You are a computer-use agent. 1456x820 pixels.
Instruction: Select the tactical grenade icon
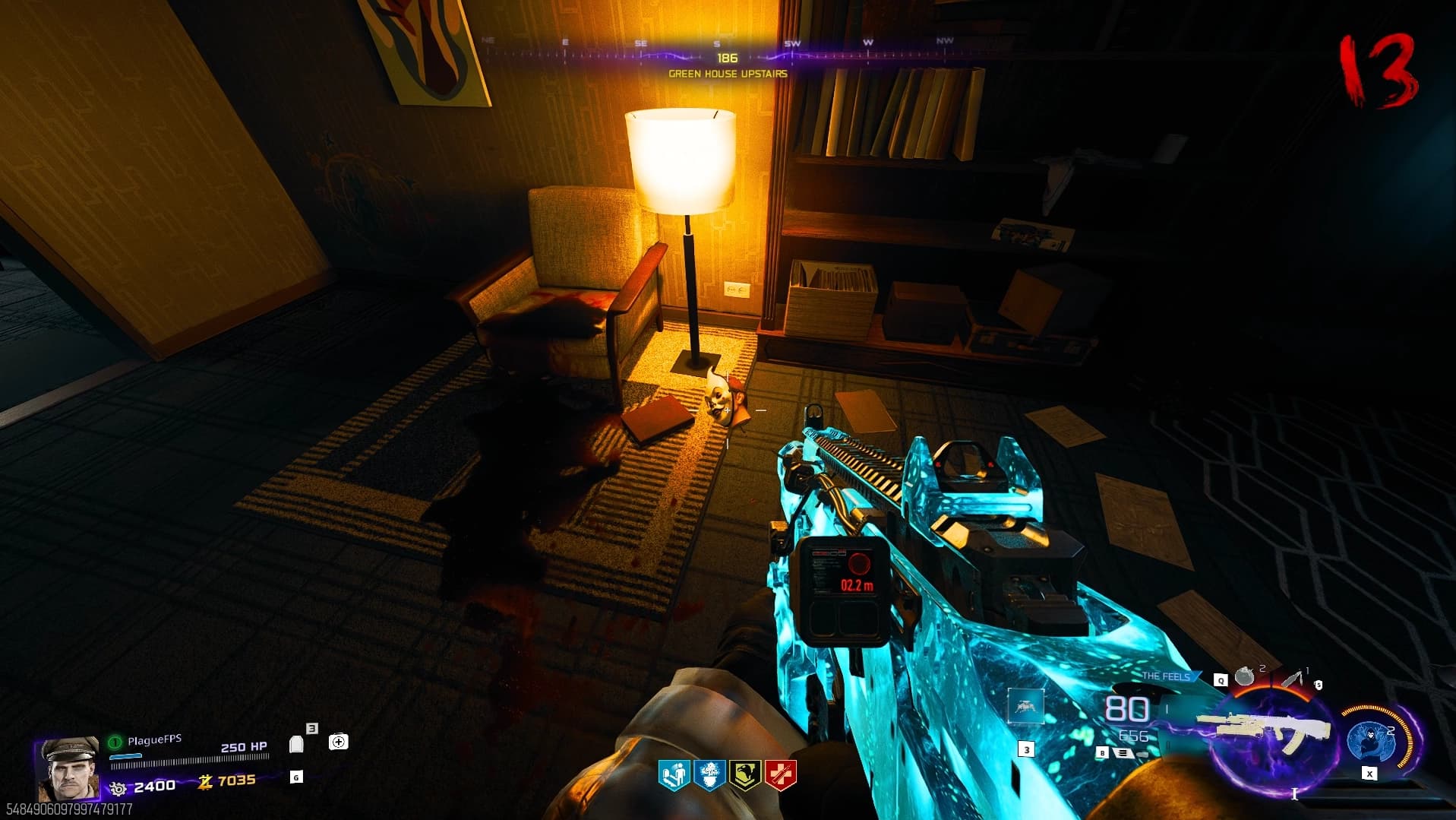coord(1244,676)
